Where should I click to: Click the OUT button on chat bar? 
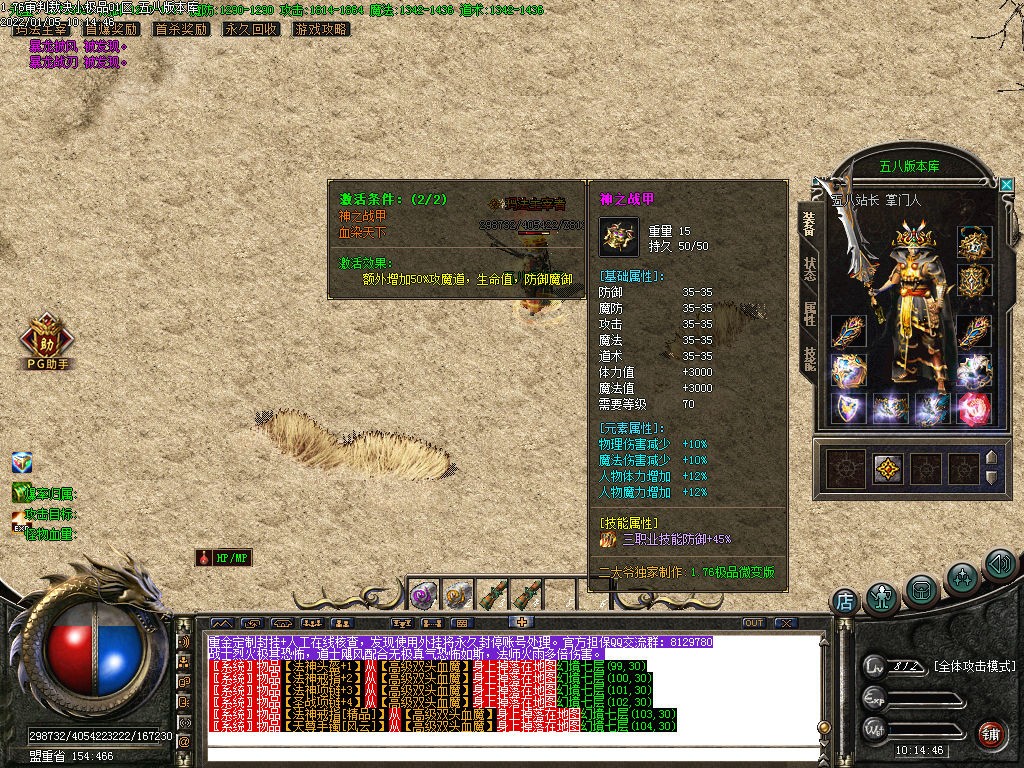click(x=754, y=623)
